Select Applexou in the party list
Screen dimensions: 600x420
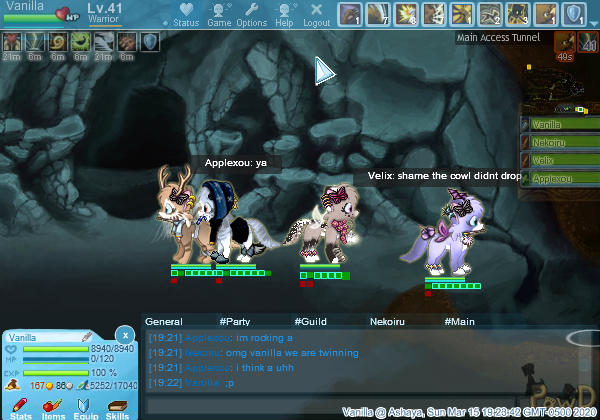pos(560,178)
